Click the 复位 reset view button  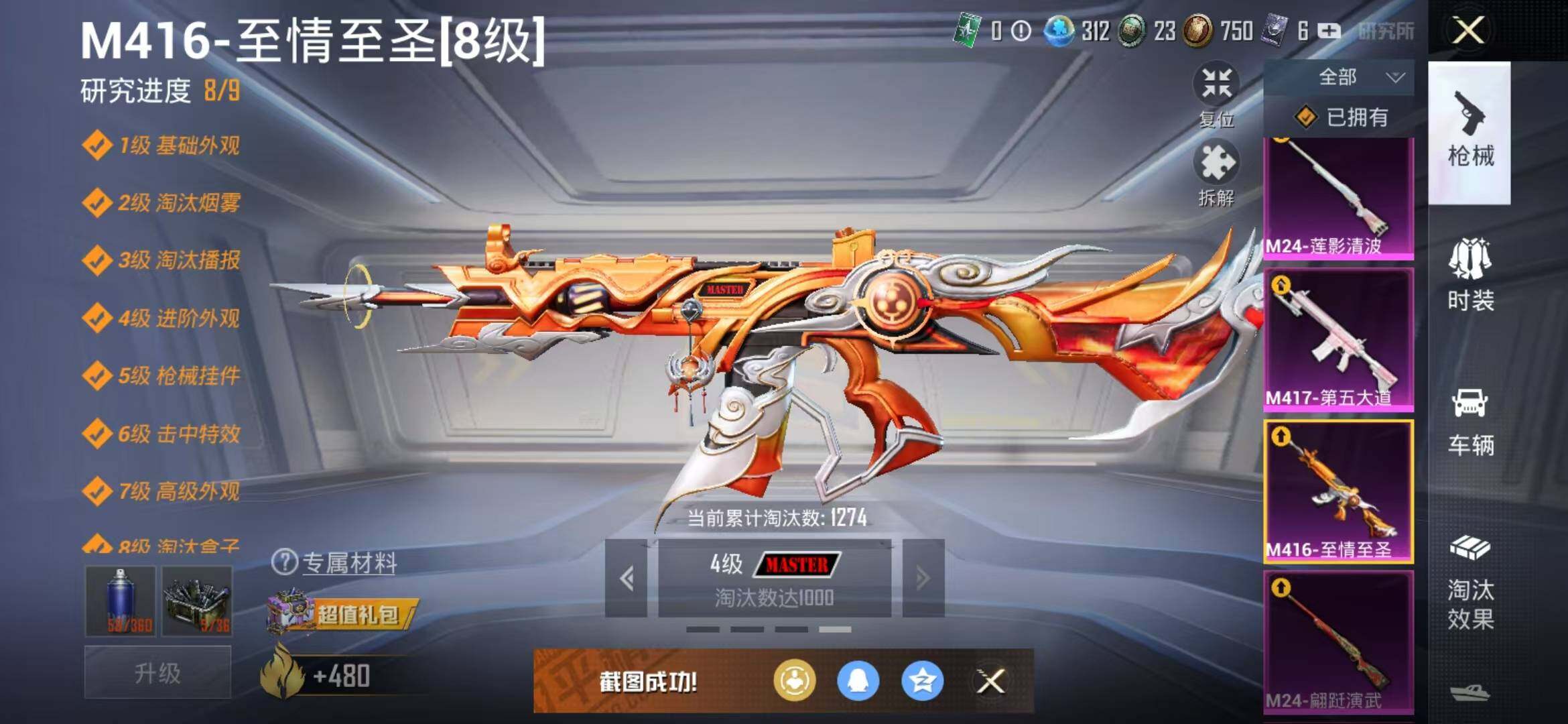(1216, 93)
